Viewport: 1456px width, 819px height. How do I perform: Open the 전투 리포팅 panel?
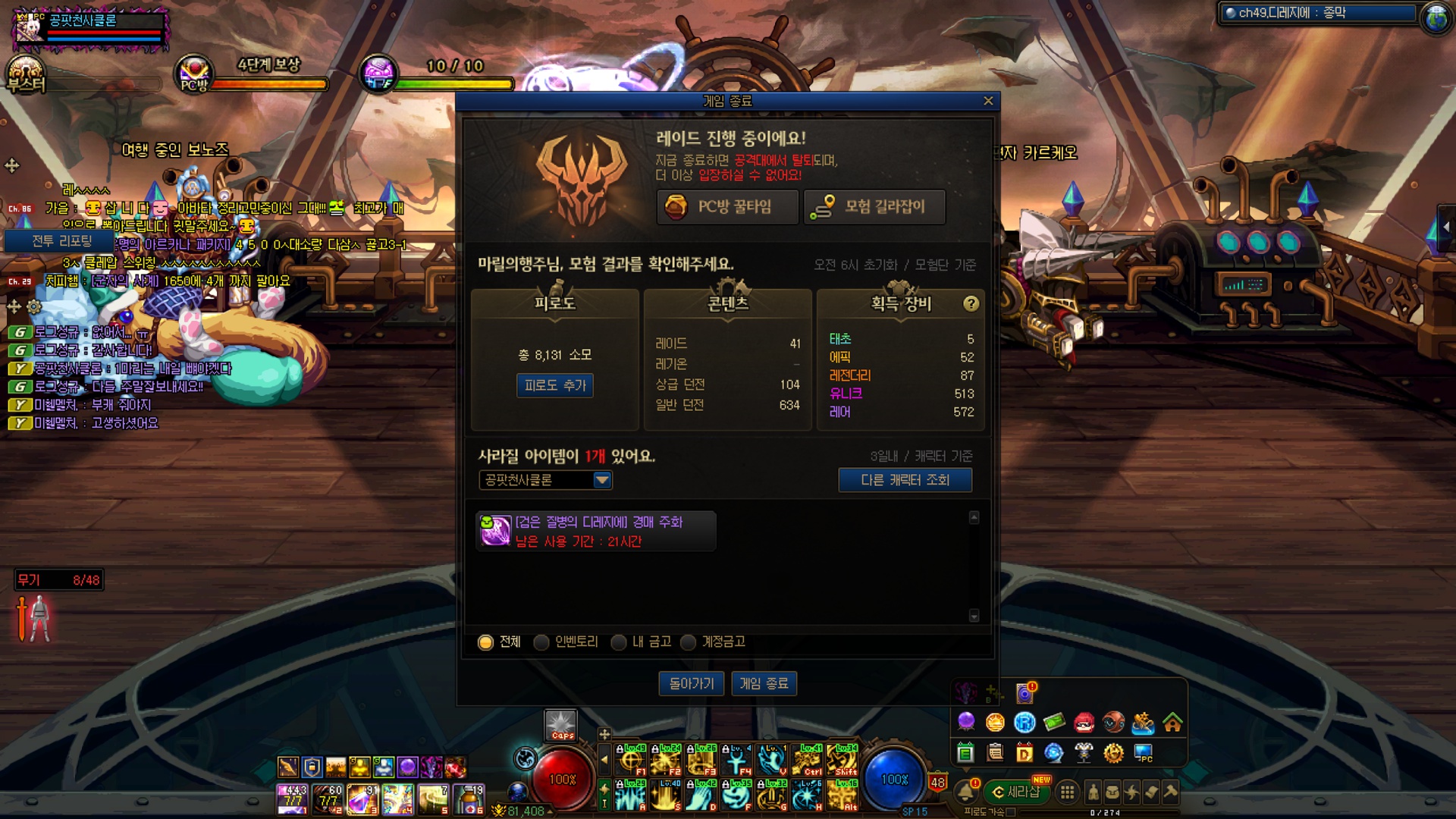click(61, 241)
